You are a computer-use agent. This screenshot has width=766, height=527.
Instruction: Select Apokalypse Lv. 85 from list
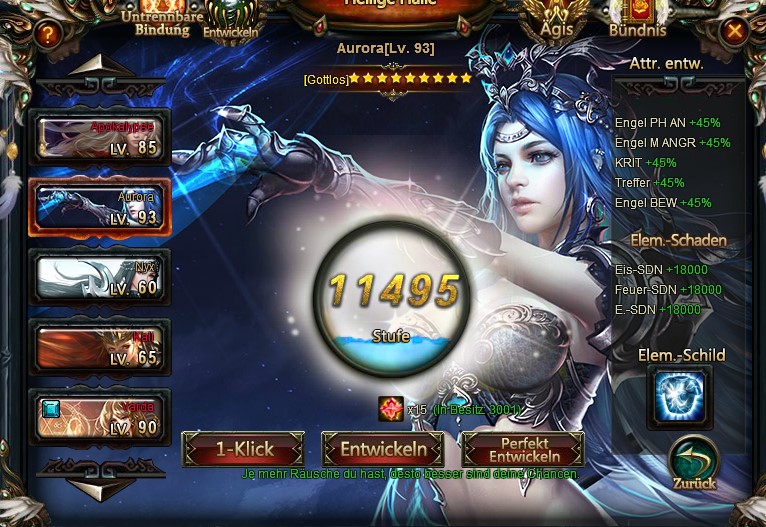coord(99,138)
